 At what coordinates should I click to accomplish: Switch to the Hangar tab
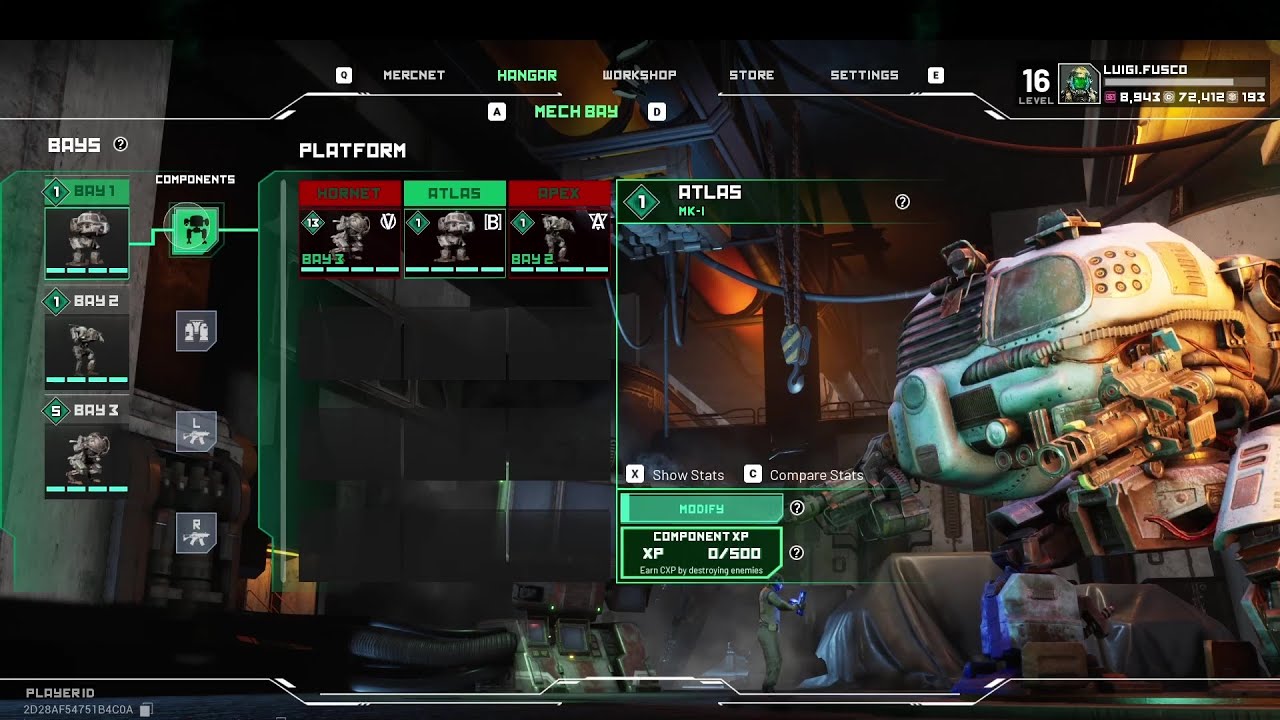point(527,75)
